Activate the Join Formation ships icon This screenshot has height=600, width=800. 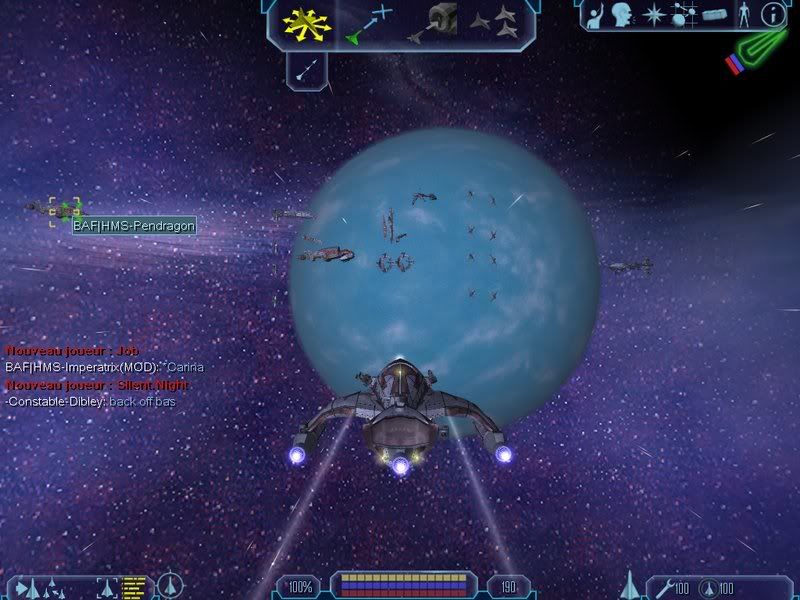pyautogui.click(x=494, y=24)
